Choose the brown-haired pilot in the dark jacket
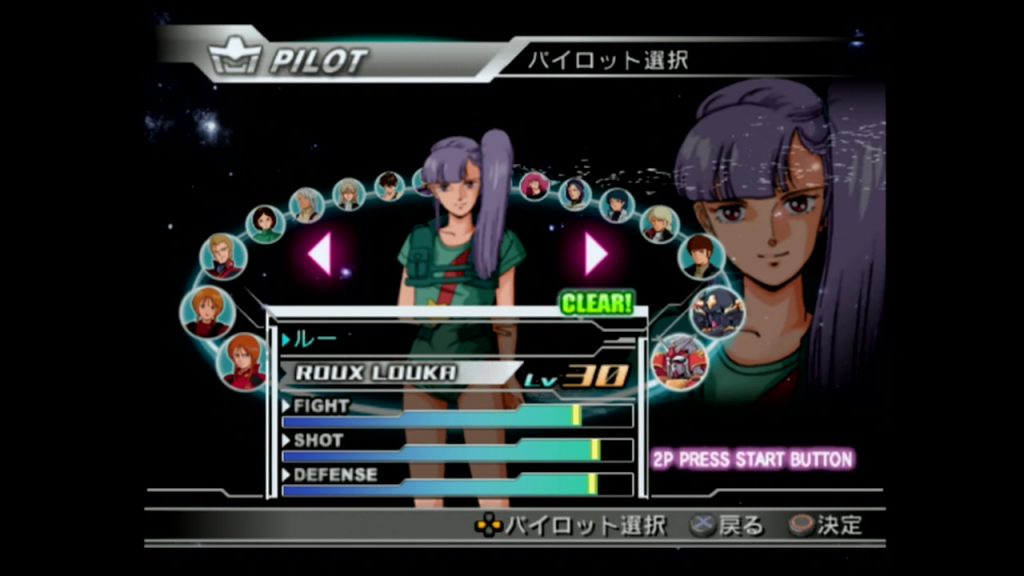This screenshot has height=576, width=1024. click(701, 257)
